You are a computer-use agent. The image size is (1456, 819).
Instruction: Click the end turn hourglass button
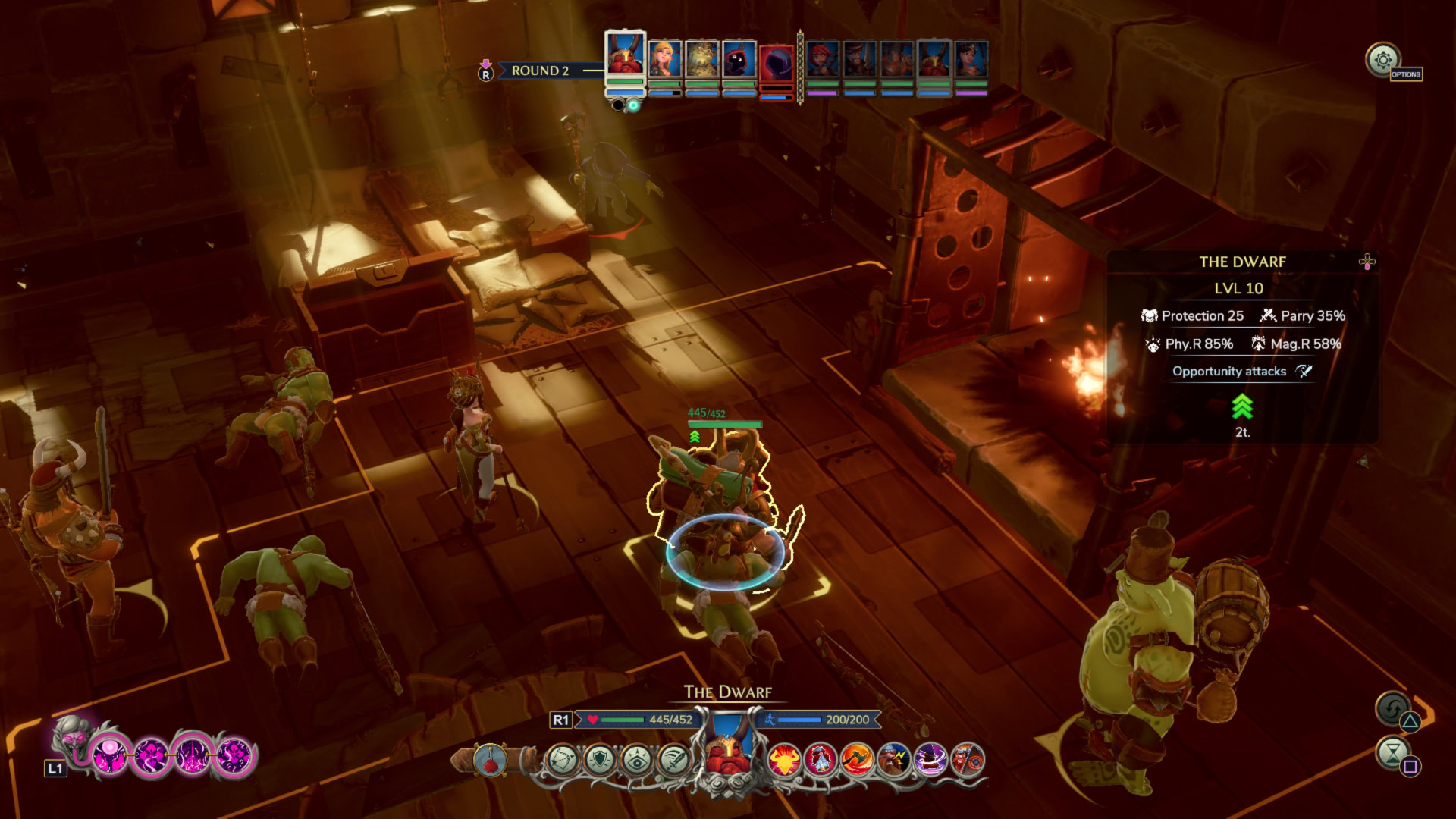[x=1392, y=753]
